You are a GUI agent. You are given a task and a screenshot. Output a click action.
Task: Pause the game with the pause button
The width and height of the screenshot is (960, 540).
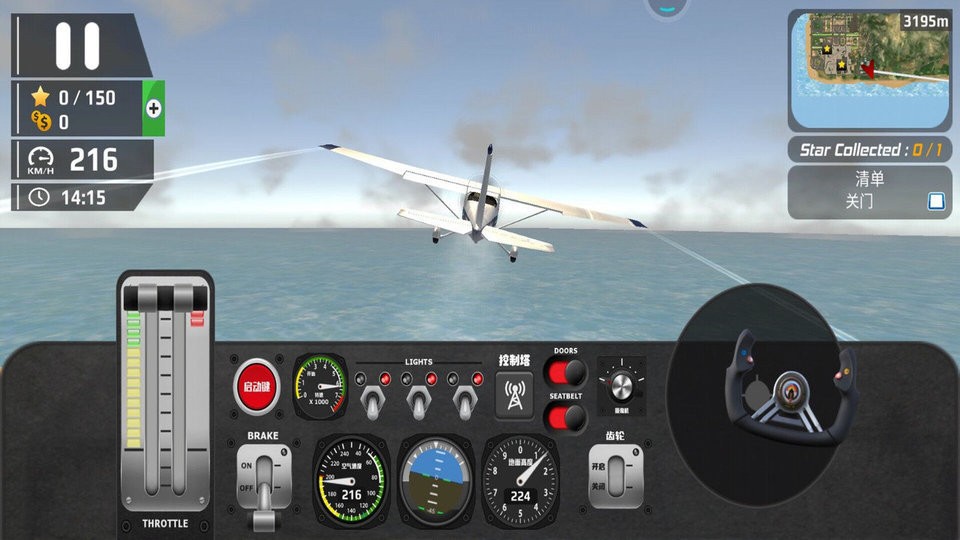point(78,46)
